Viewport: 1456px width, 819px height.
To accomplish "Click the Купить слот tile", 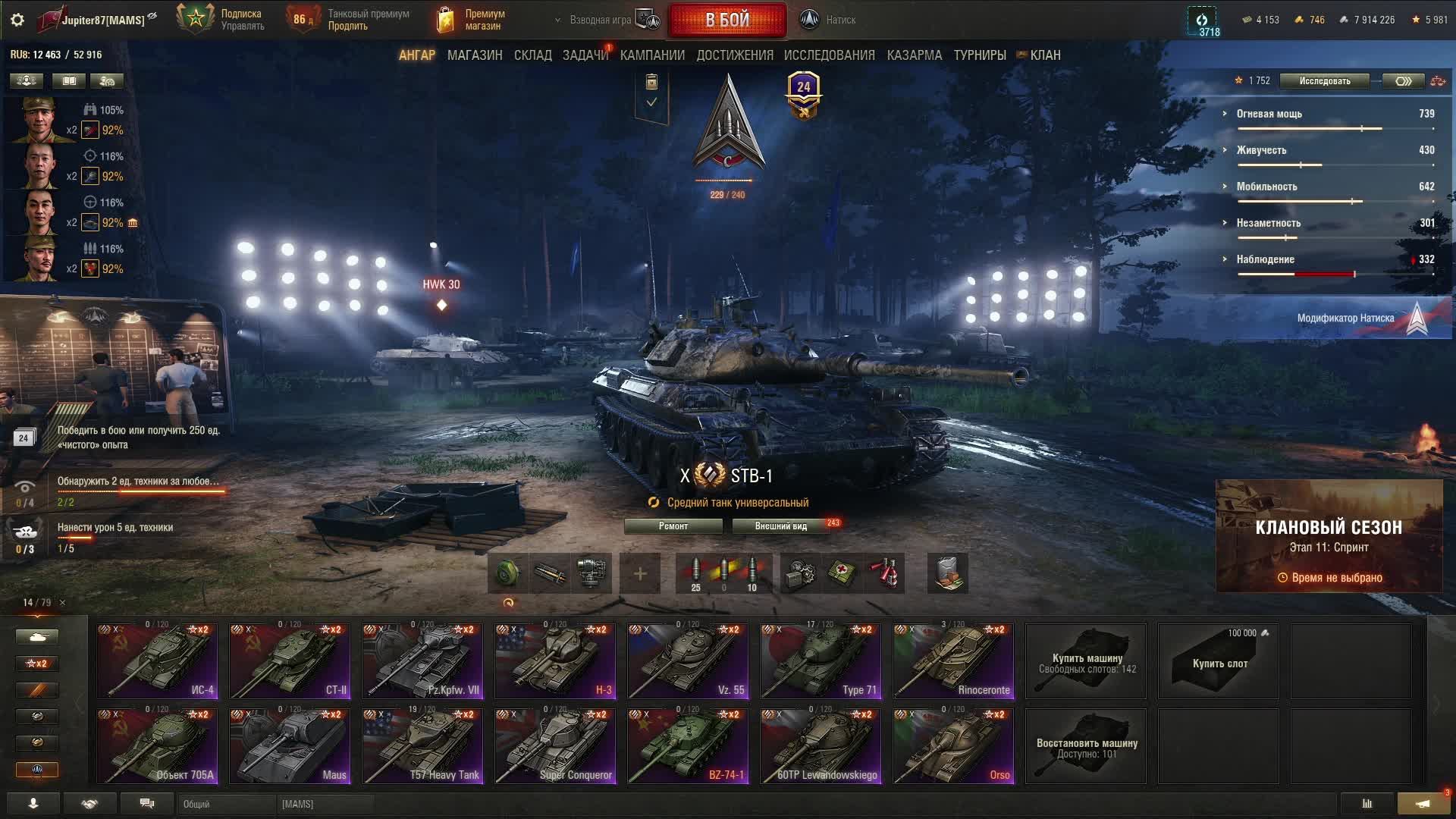I will 1219,661.
